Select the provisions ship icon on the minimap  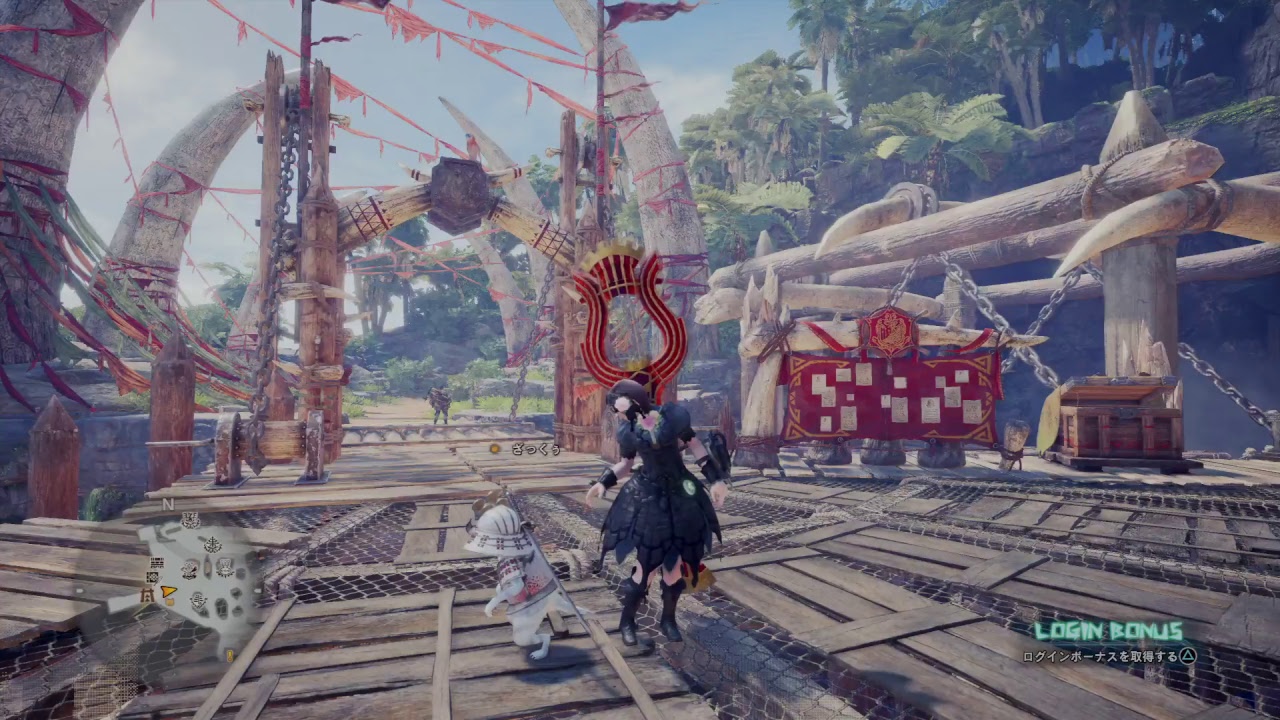coord(213,543)
